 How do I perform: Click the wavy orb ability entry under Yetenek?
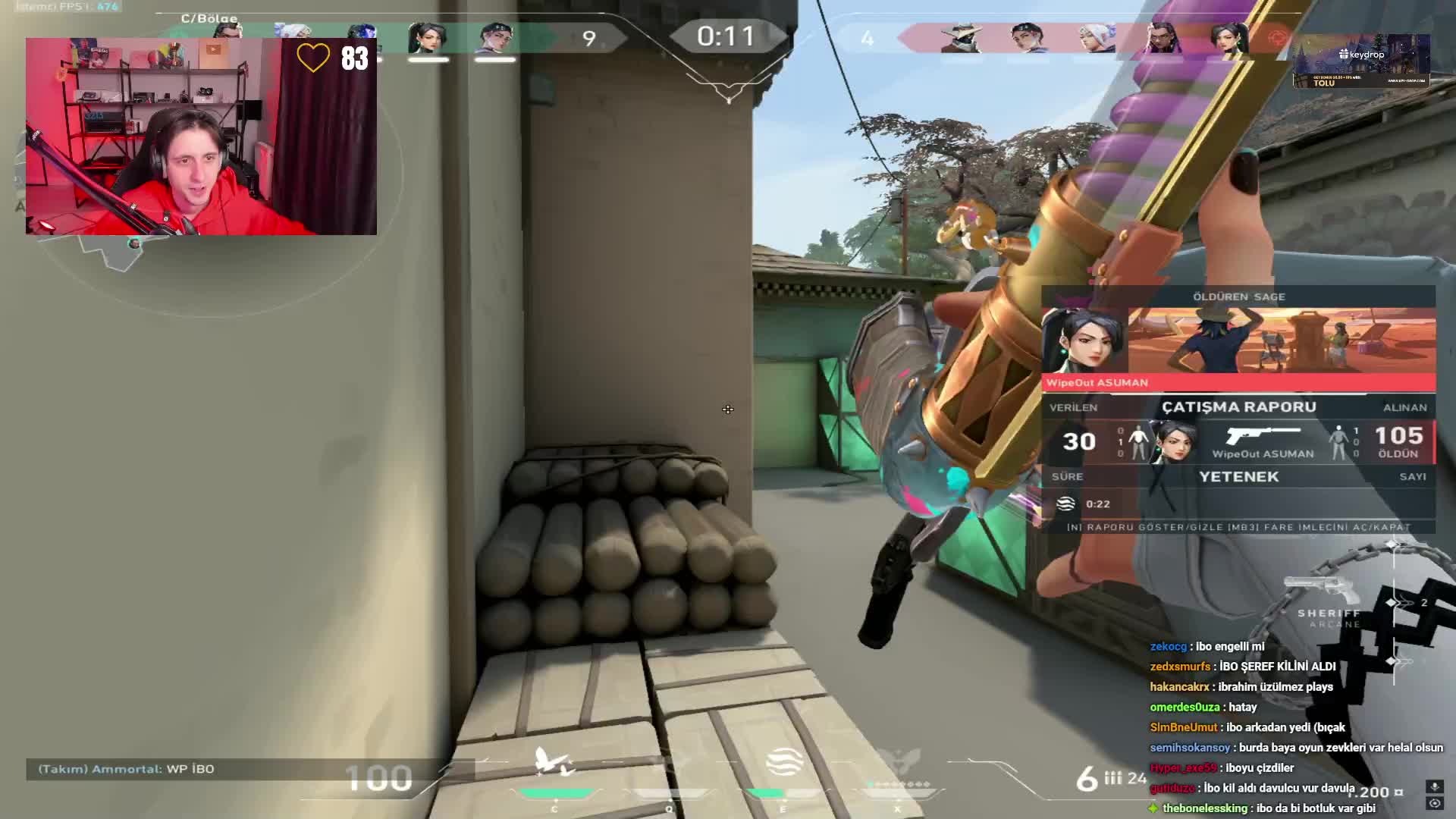tap(1066, 504)
